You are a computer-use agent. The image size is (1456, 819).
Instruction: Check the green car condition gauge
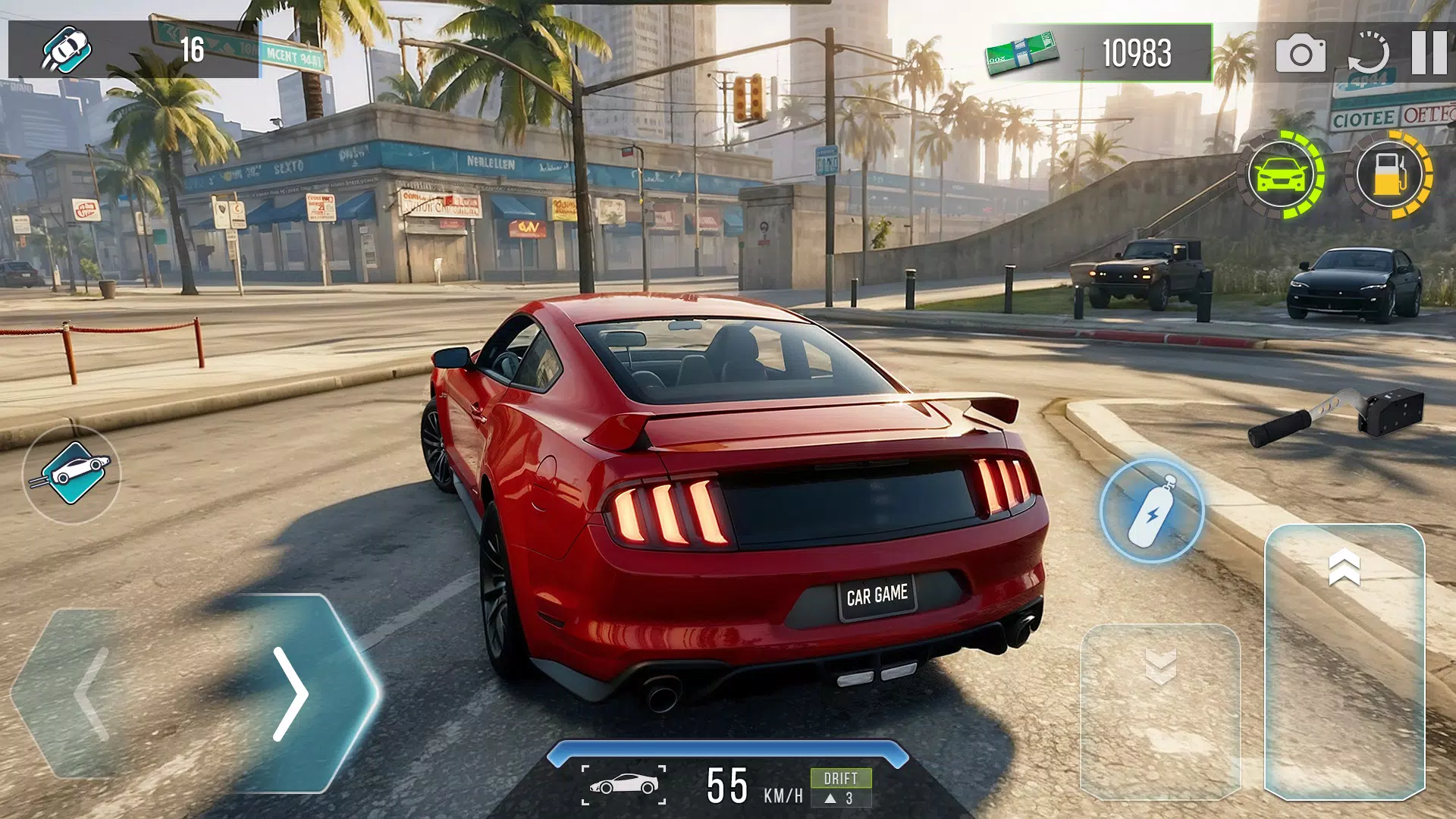tap(1282, 175)
